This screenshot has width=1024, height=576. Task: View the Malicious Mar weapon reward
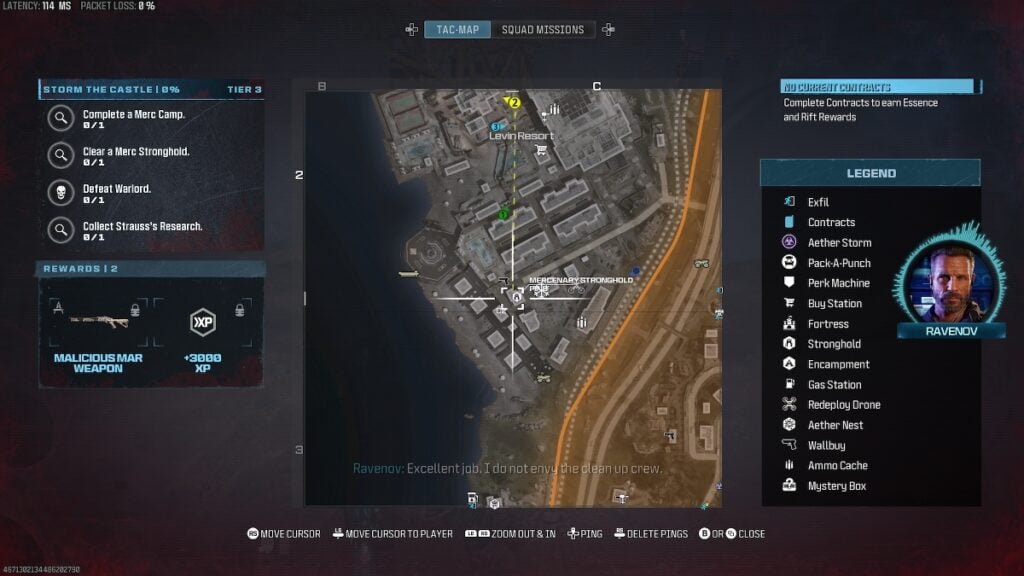[97, 332]
